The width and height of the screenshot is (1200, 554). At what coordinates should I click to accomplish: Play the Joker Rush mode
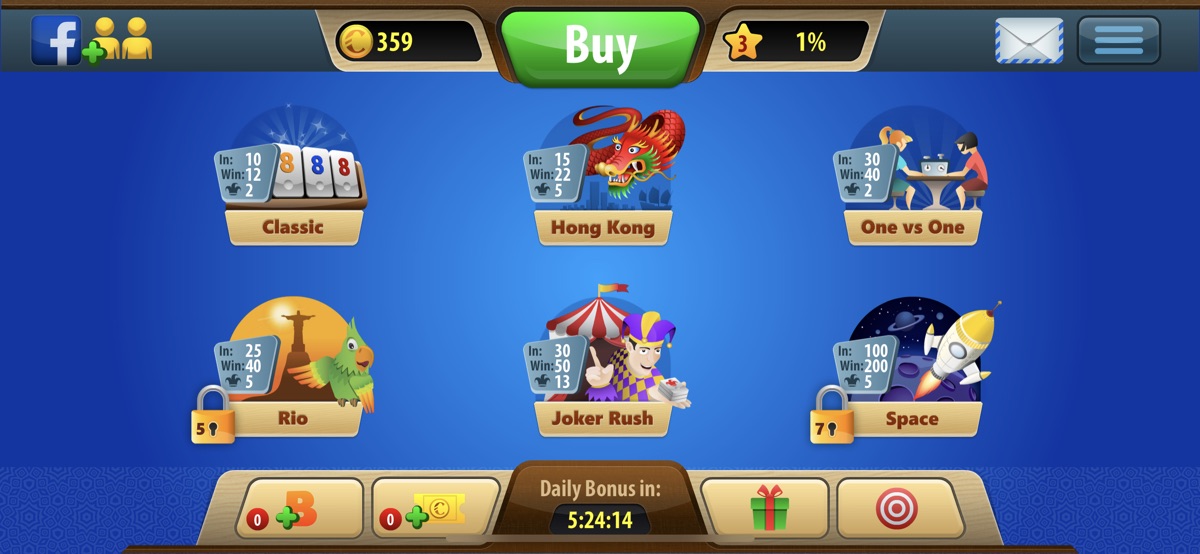tap(602, 372)
